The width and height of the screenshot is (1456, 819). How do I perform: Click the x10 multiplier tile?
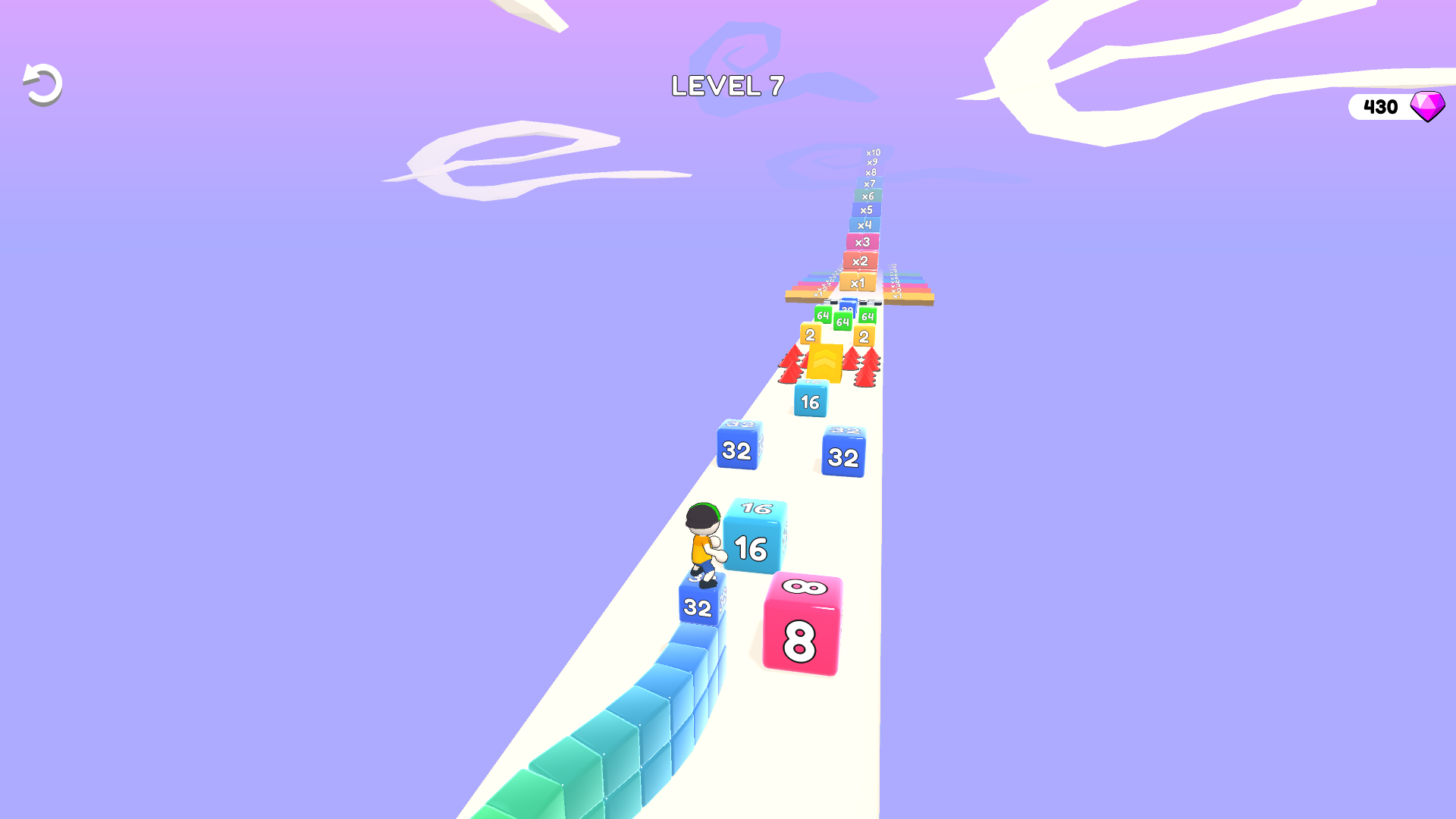pos(873,153)
